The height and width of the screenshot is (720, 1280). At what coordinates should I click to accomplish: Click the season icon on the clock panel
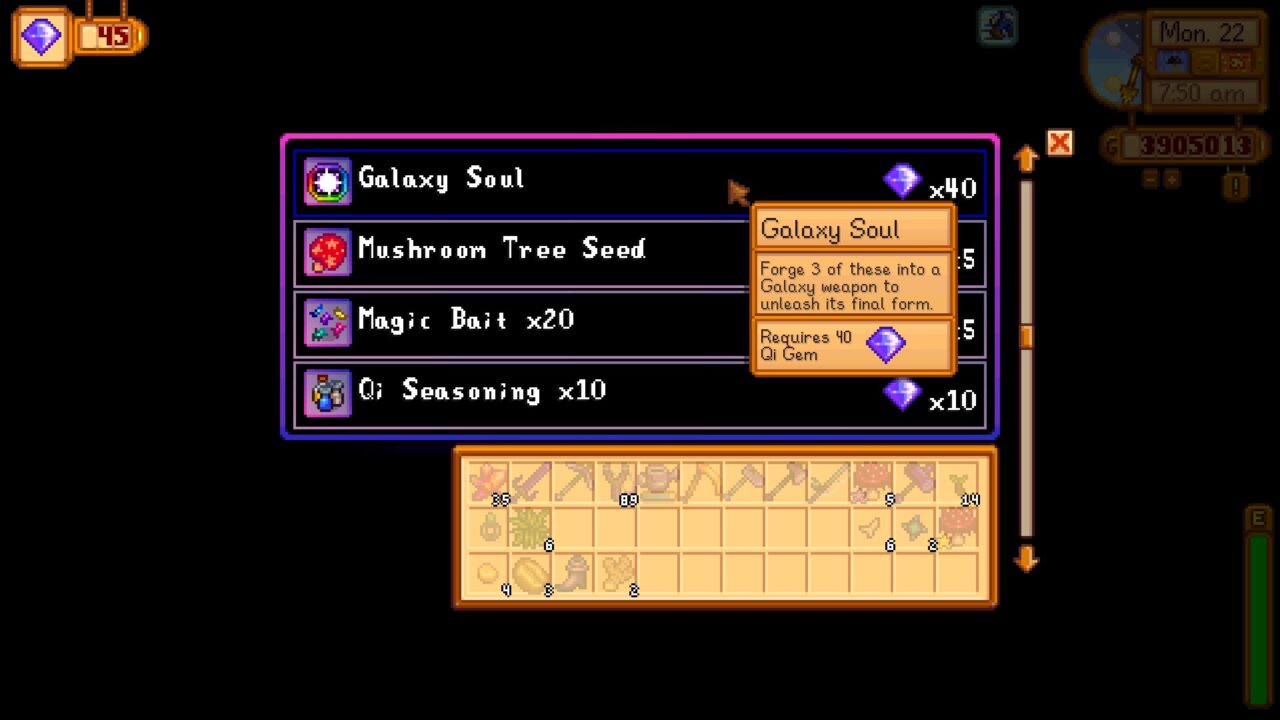pos(1236,61)
